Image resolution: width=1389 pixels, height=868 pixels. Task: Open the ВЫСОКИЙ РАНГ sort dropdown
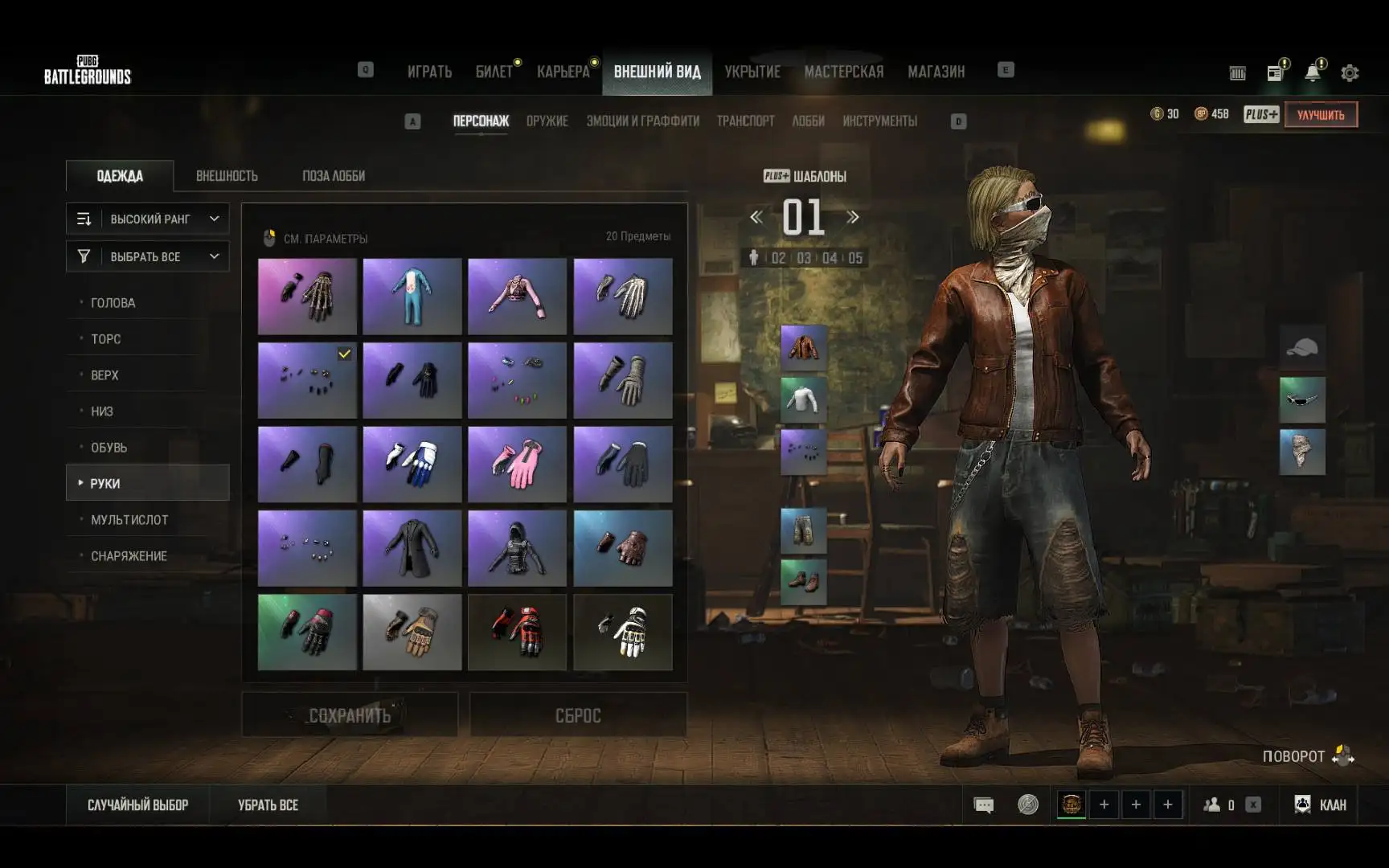148,219
